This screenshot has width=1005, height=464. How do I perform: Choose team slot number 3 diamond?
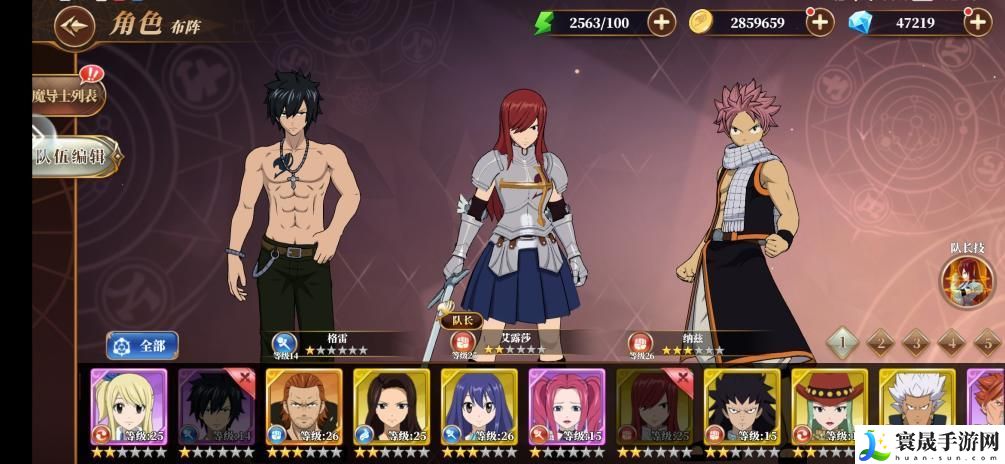pos(915,343)
